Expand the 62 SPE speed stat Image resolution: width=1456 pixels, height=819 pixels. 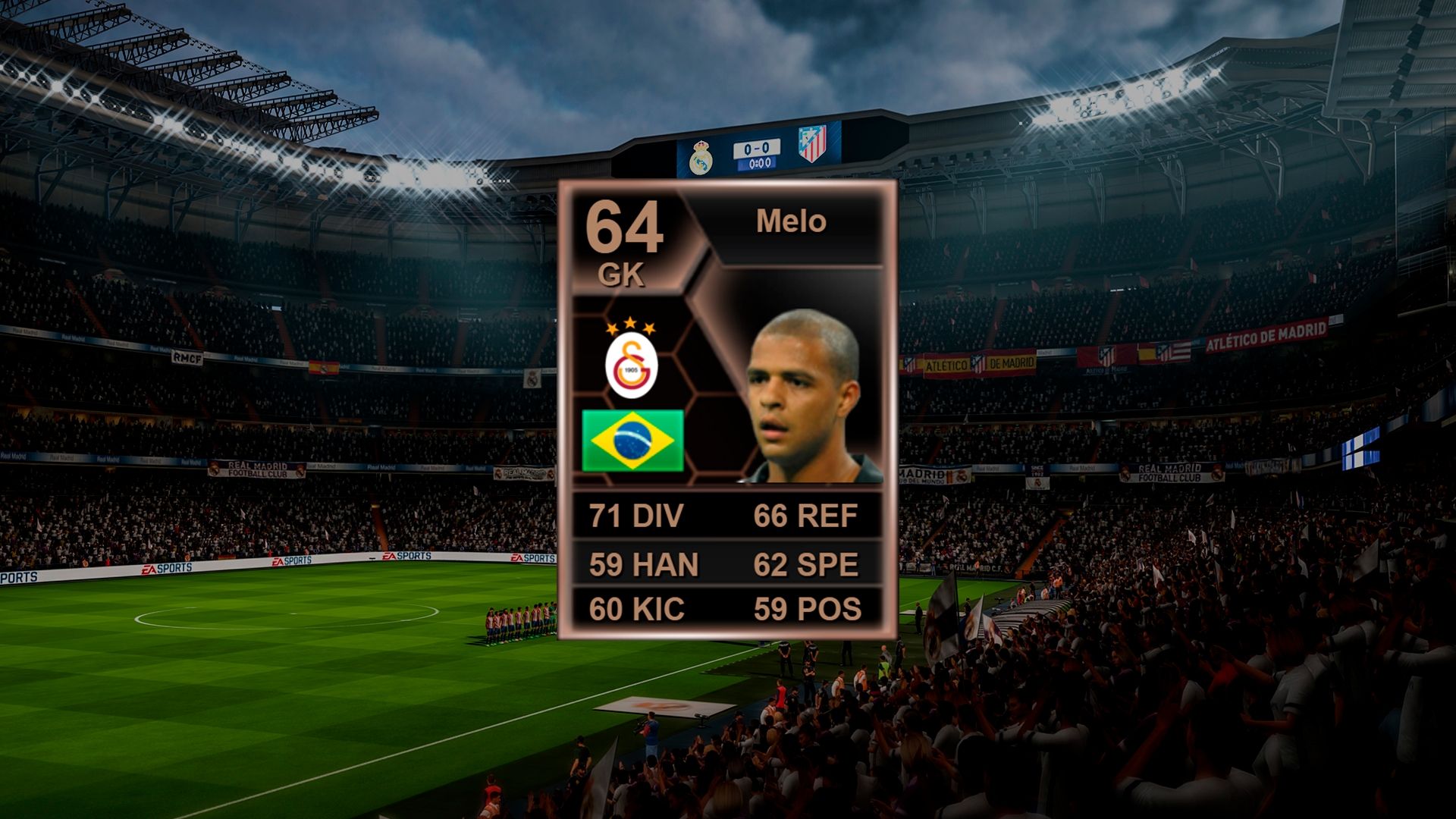coord(805,563)
